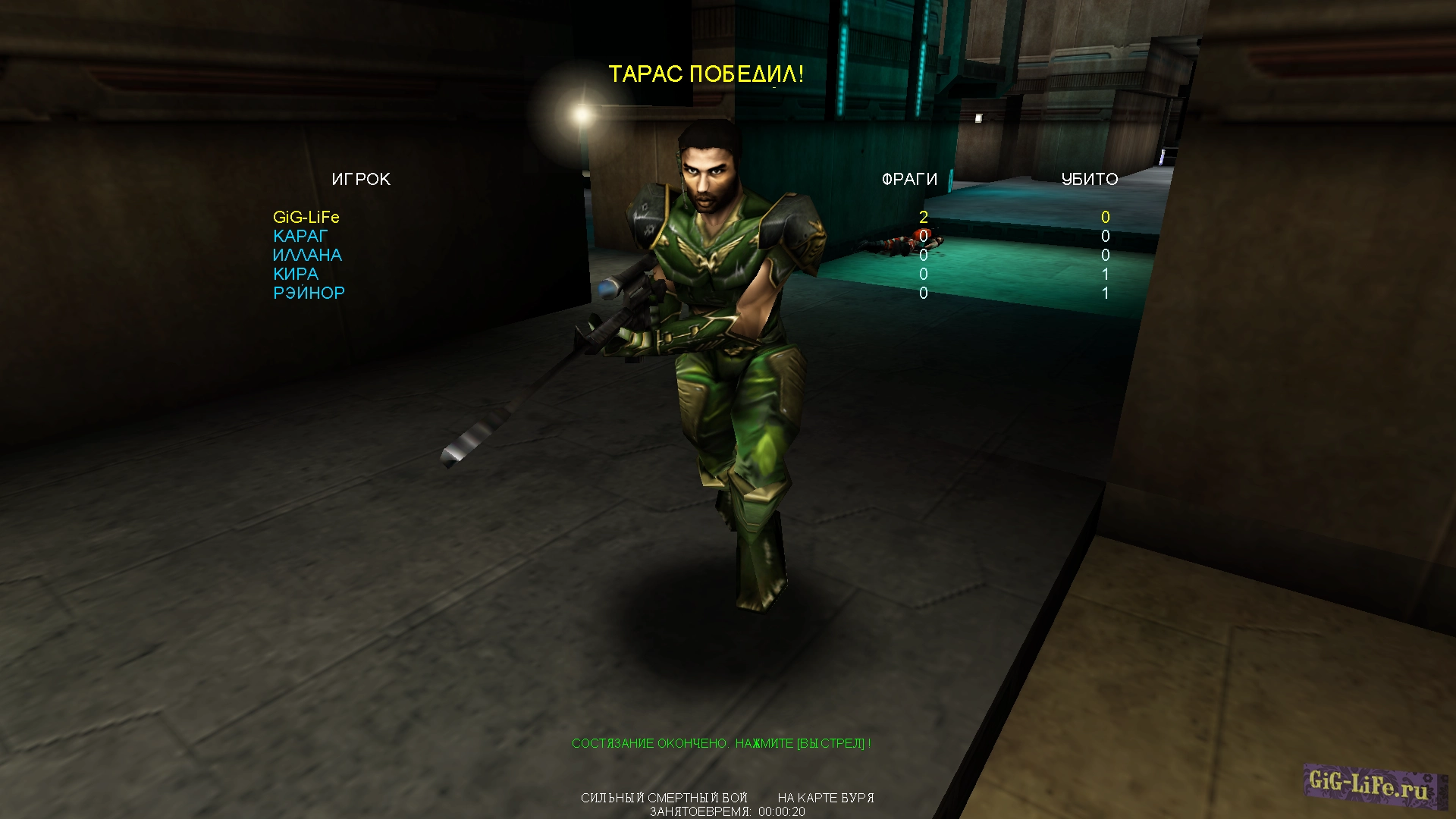1456x819 pixels.
Task: Click СОСТЯЗАНИЕ ОКОНЧЕНО. НАЖМИТЕ [ВЫСТРЕЛ] prompt
Action: [x=722, y=744]
